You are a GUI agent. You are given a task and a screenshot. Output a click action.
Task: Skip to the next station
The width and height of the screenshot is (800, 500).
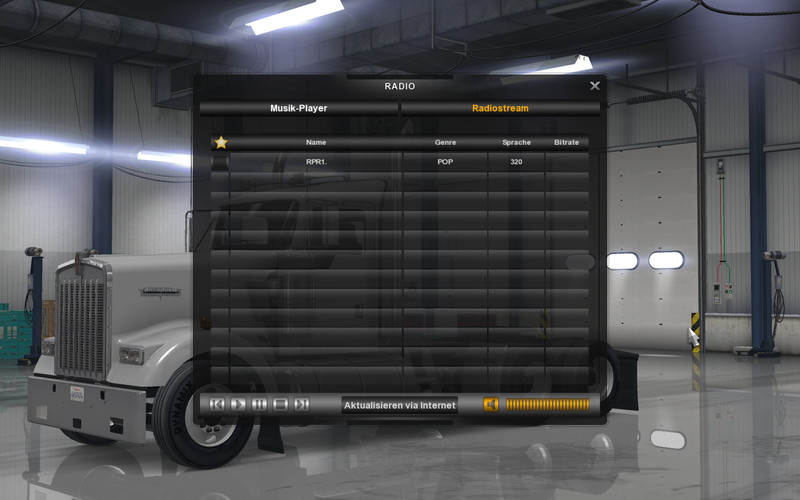pyautogui.click(x=301, y=404)
